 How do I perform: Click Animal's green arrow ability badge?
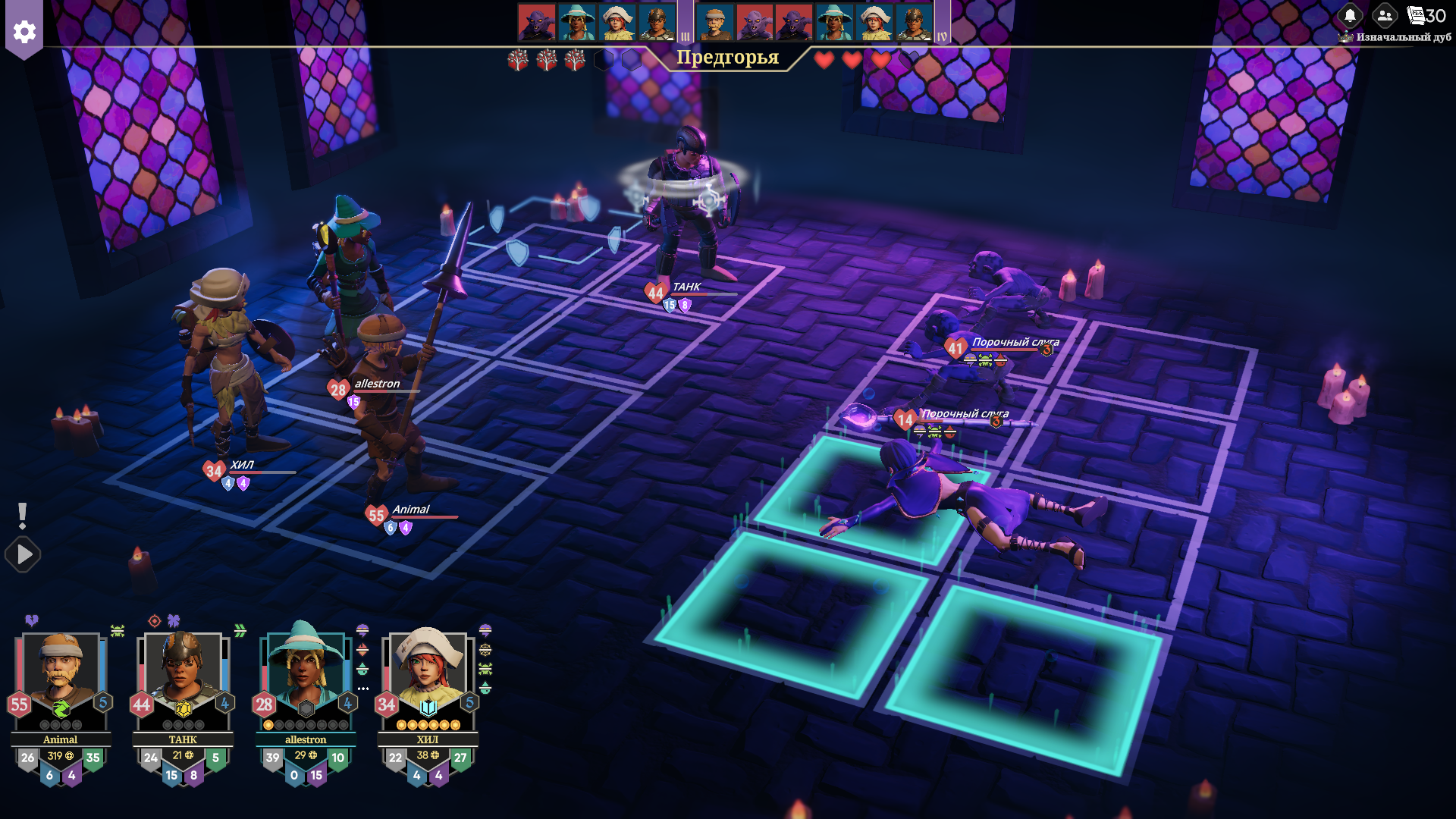61,709
